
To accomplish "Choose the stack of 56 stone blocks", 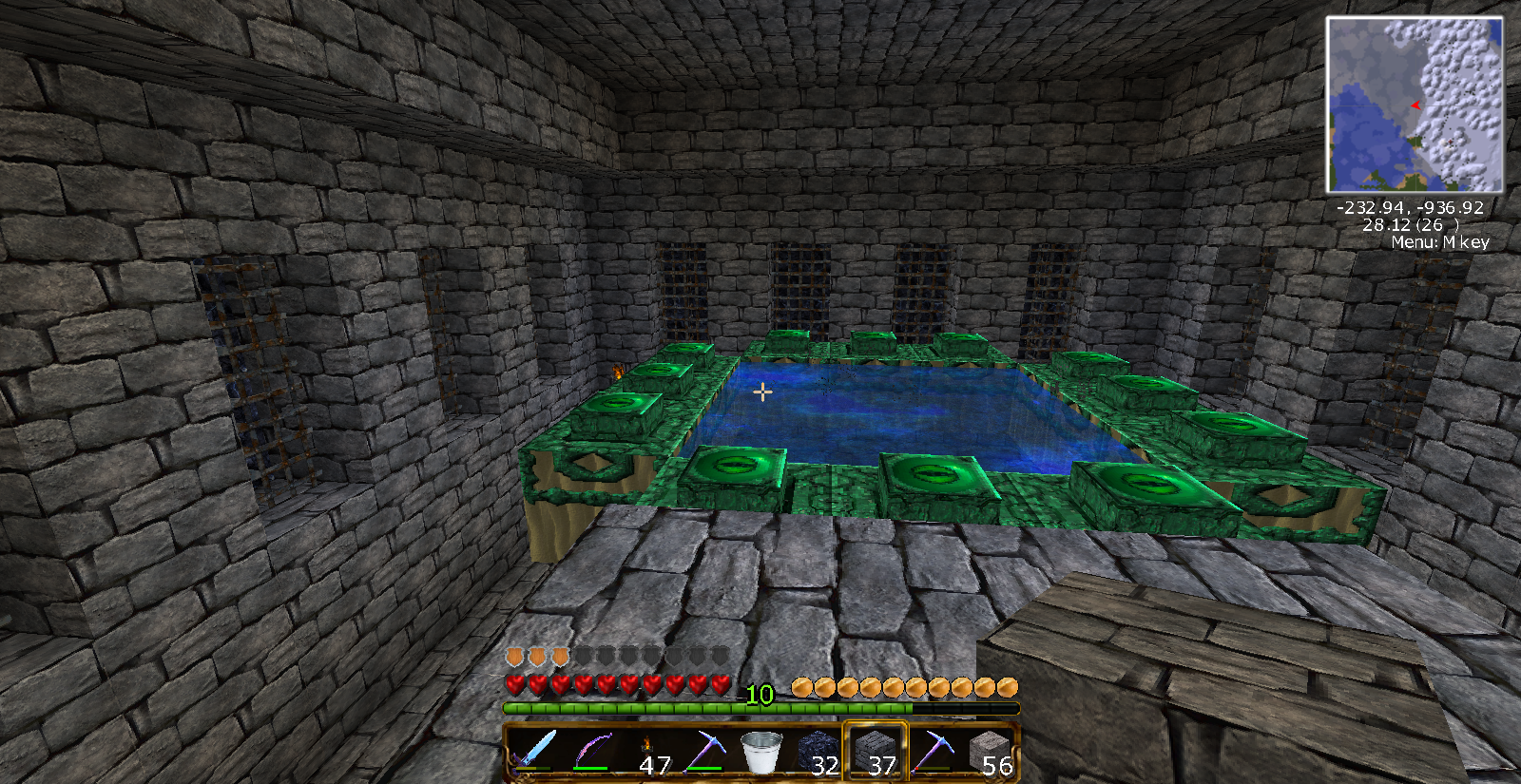I will pyautogui.click(x=990, y=753).
